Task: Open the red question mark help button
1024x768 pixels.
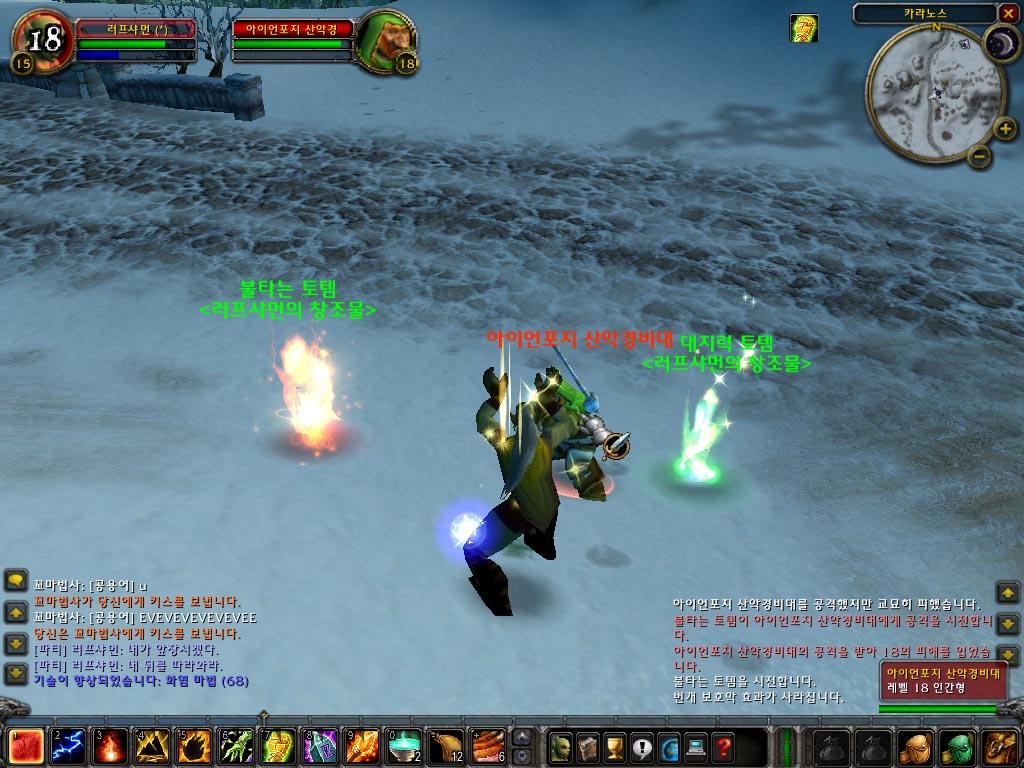Action: coord(723,746)
